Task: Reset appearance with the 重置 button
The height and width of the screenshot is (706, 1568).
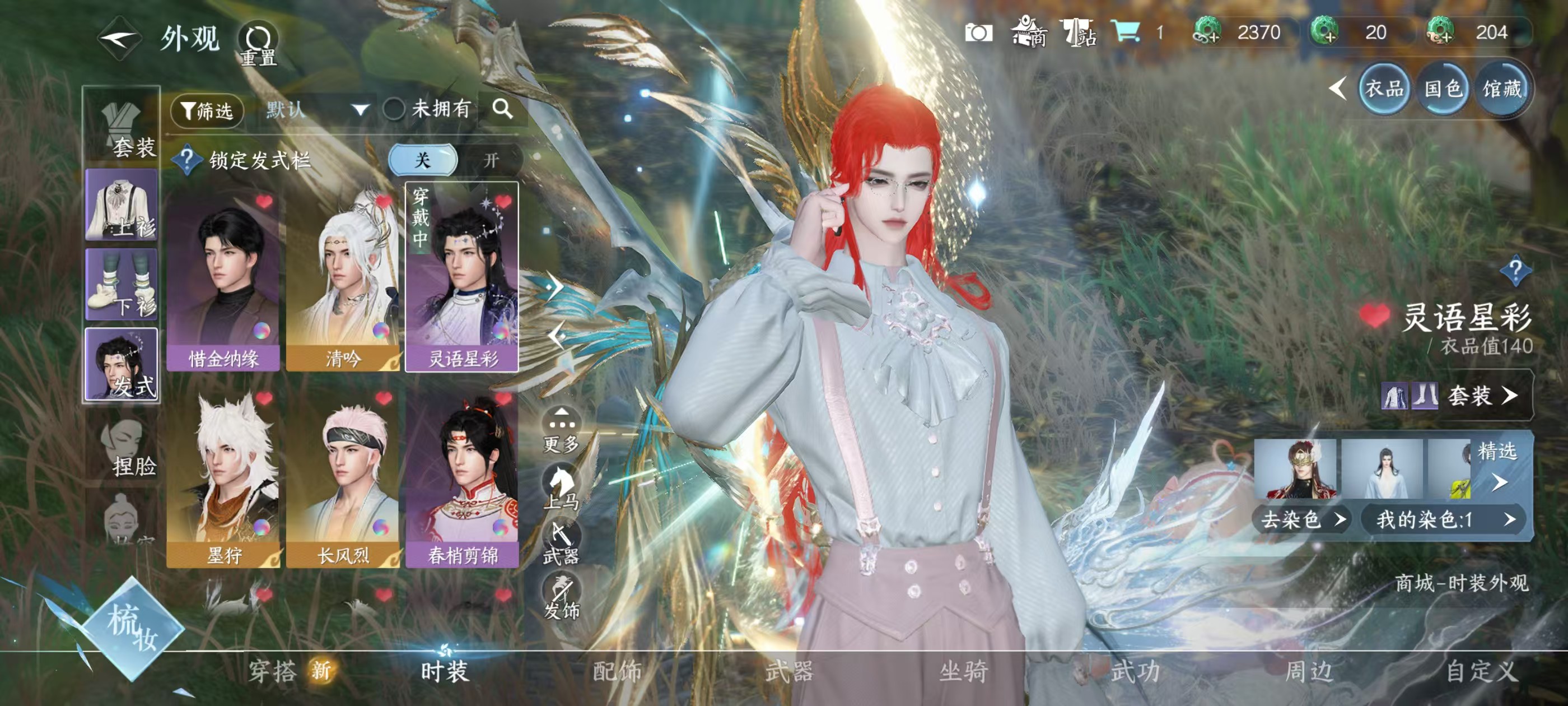Action: (258, 44)
